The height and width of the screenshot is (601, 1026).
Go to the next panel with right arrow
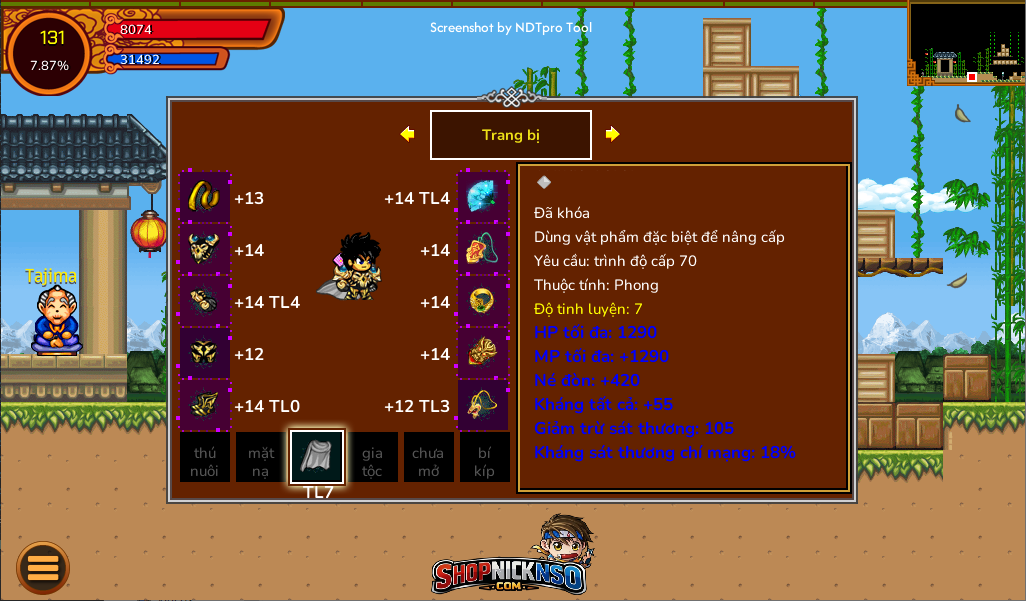613,134
